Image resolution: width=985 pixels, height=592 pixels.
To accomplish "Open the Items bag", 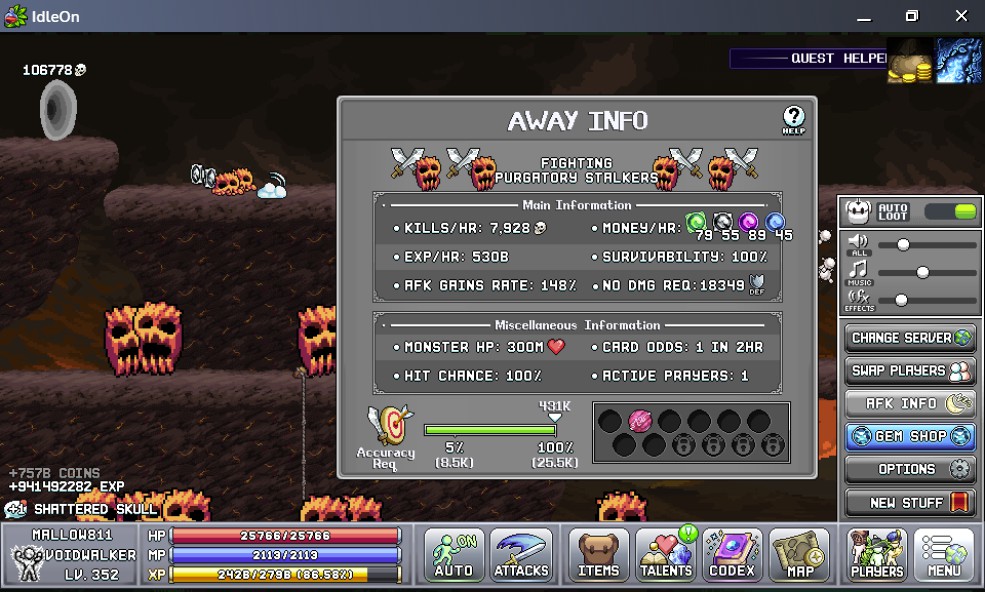I will pyautogui.click(x=599, y=555).
